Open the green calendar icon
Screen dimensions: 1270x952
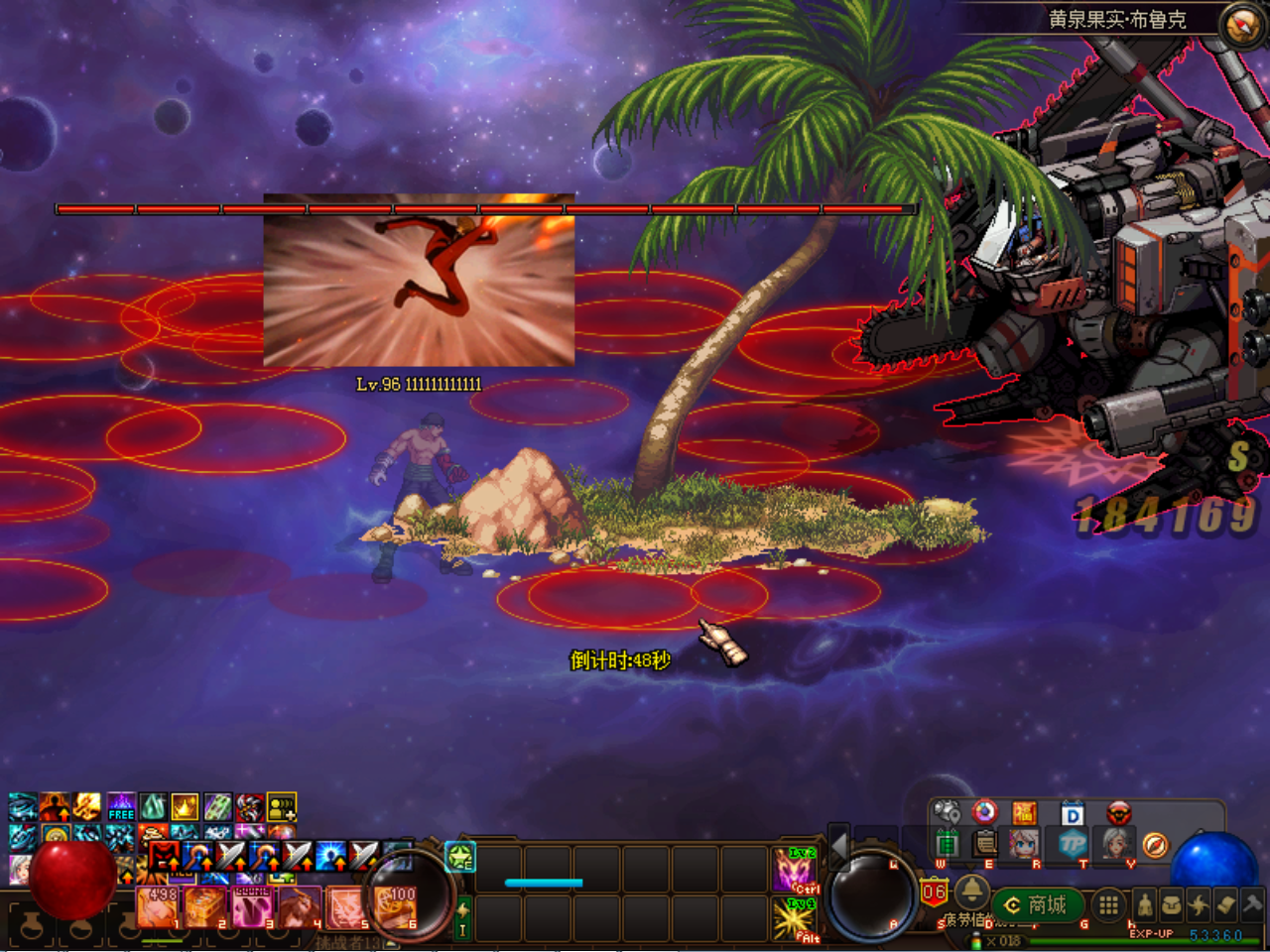click(x=948, y=845)
